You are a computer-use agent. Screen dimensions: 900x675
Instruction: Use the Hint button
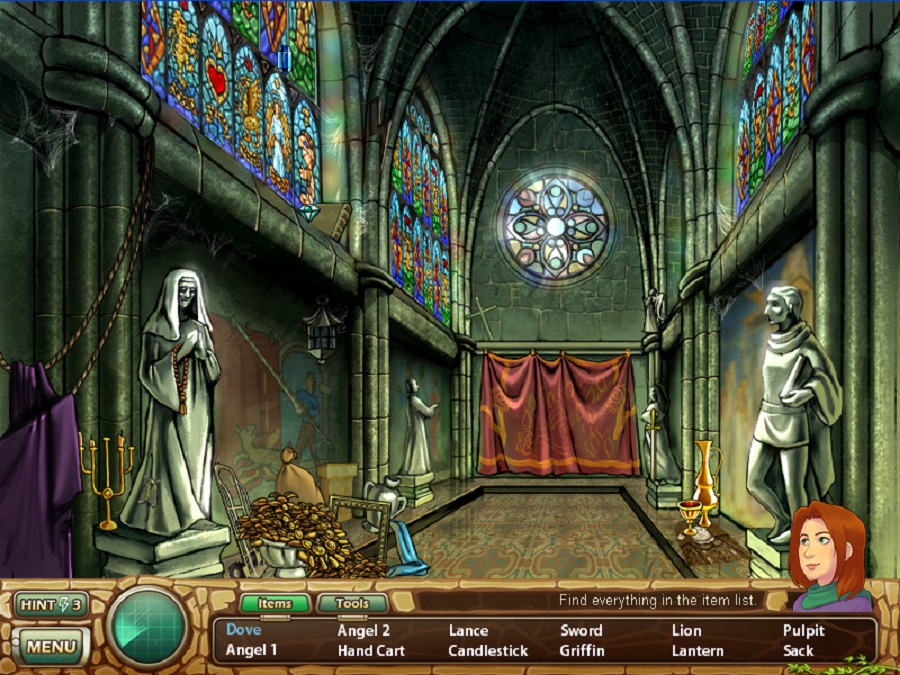pyautogui.click(x=48, y=604)
